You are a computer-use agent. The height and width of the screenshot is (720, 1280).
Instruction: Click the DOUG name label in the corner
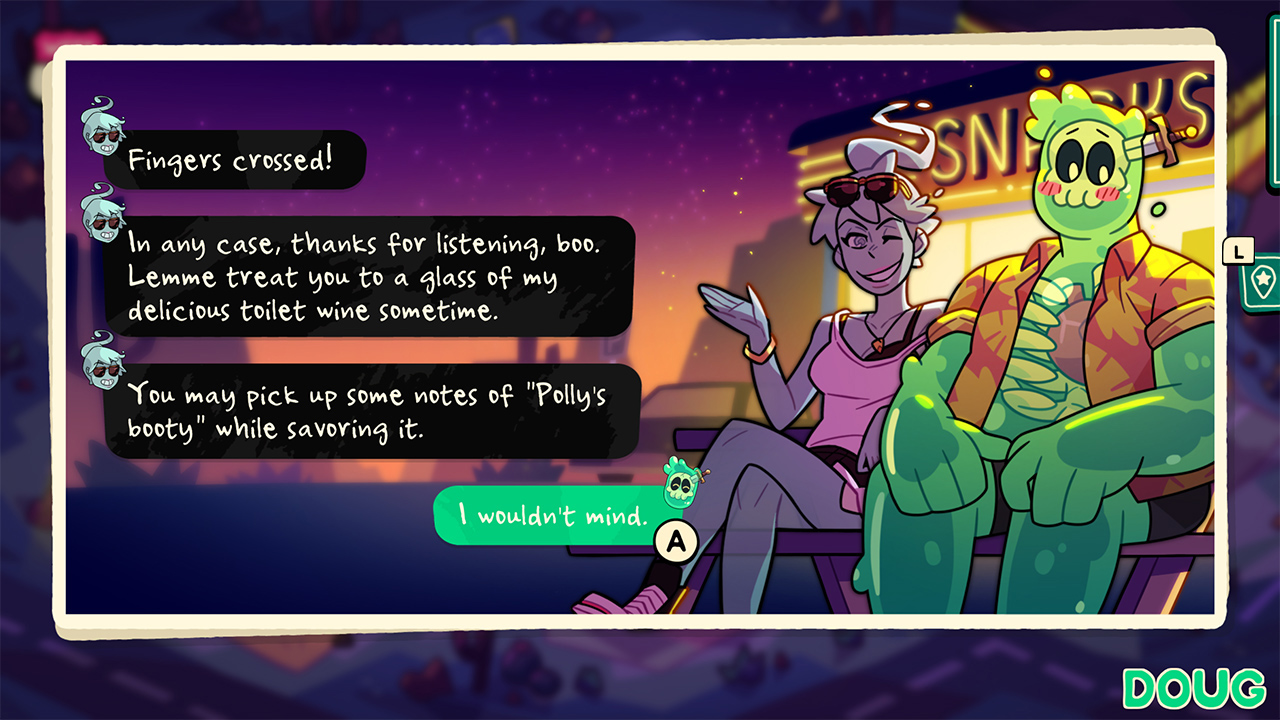coord(1193,690)
